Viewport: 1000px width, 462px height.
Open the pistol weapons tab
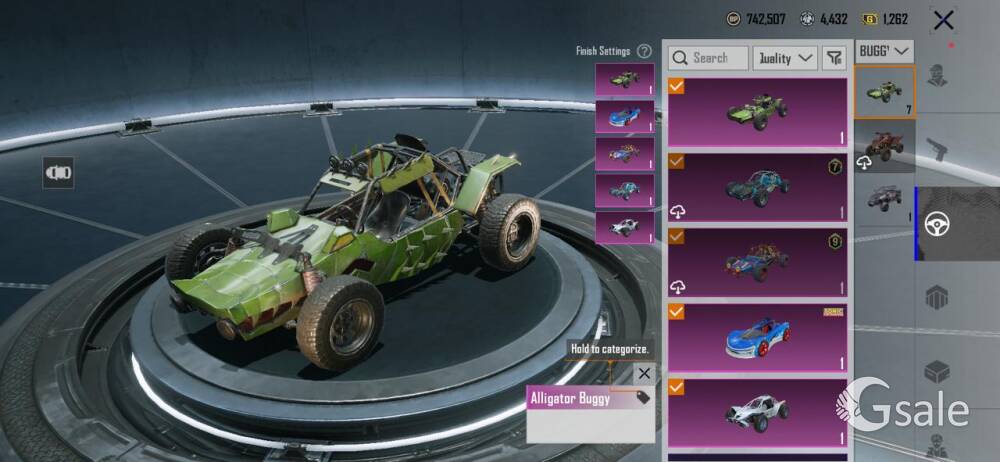coord(938,150)
